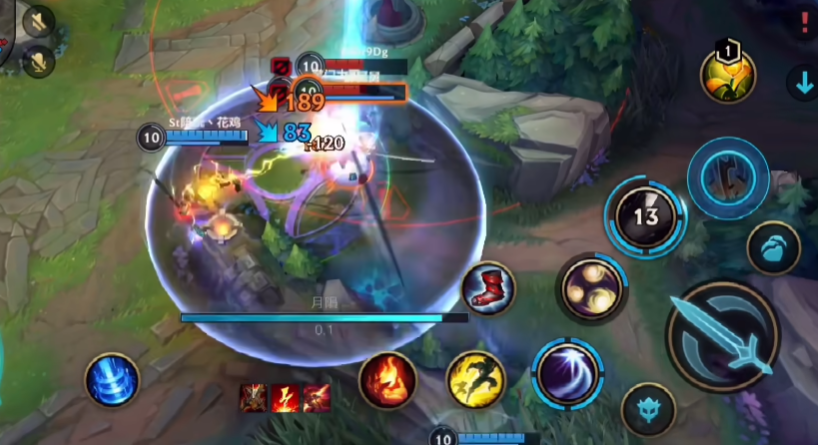Use the yellow flower item with 1 charge
Image resolution: width=818 pixels, height=445 pixels.
pyautogui.click(x=727, y=75)
